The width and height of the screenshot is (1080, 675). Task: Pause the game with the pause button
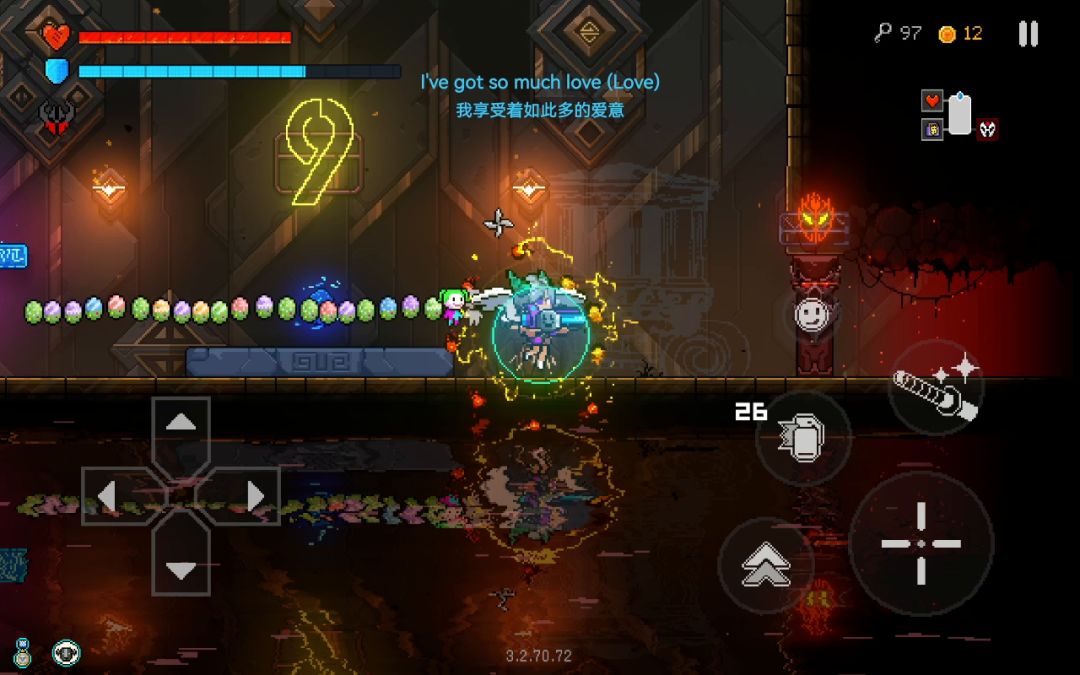(x=1028, y=34)
